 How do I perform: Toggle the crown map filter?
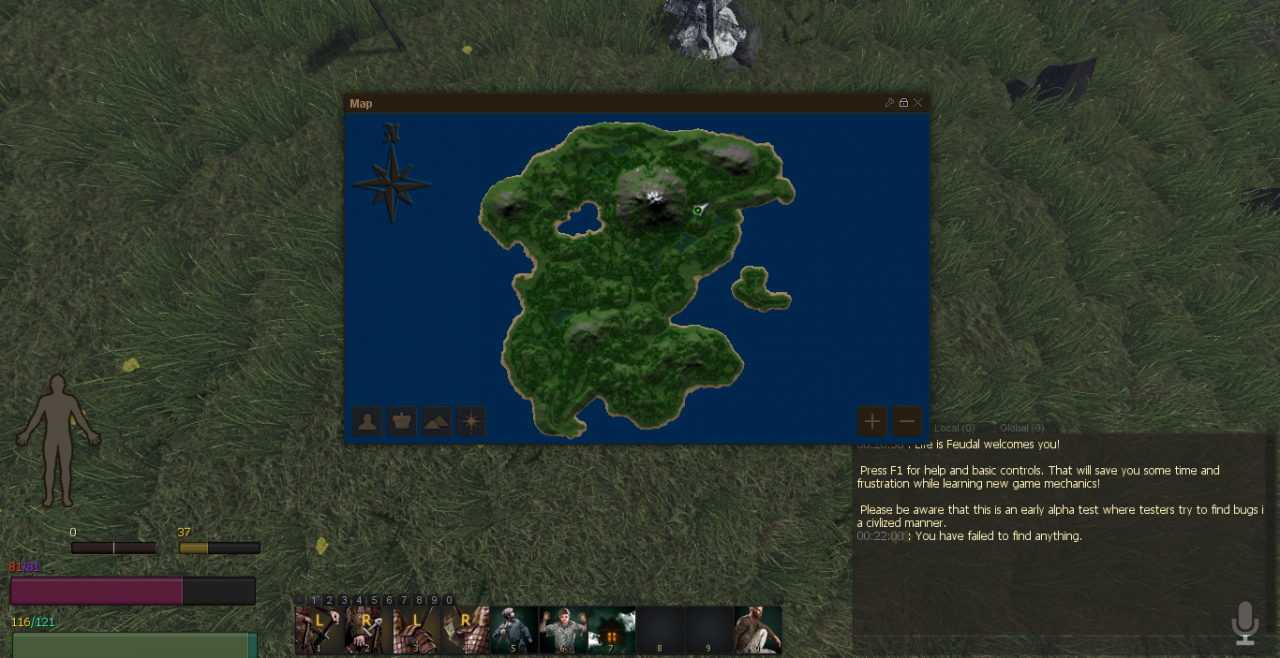tap(402, 421)
